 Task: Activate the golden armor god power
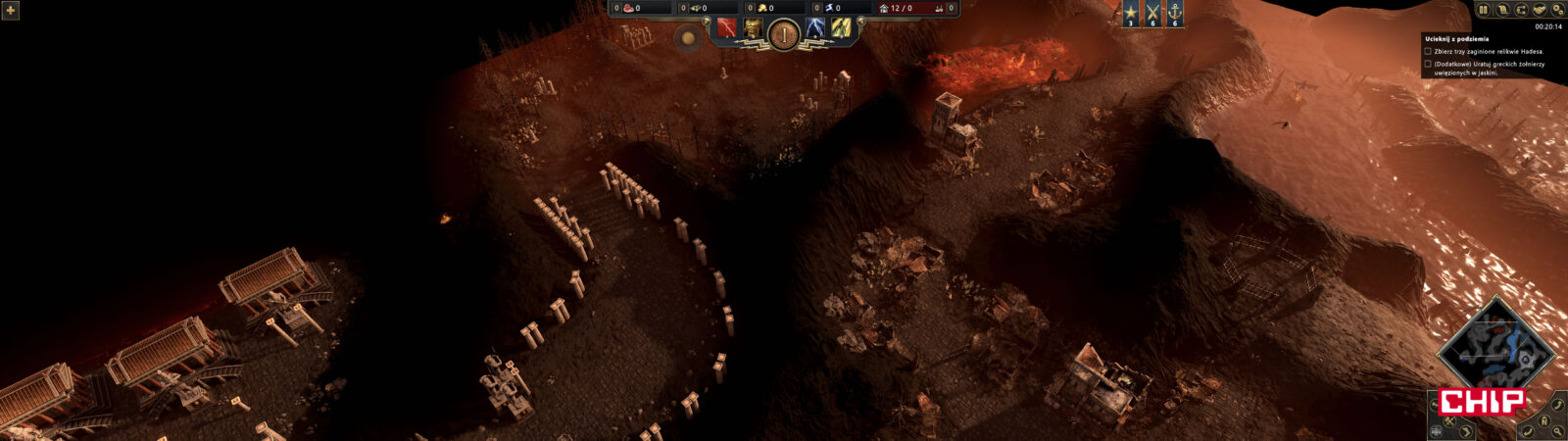point(753,28)
